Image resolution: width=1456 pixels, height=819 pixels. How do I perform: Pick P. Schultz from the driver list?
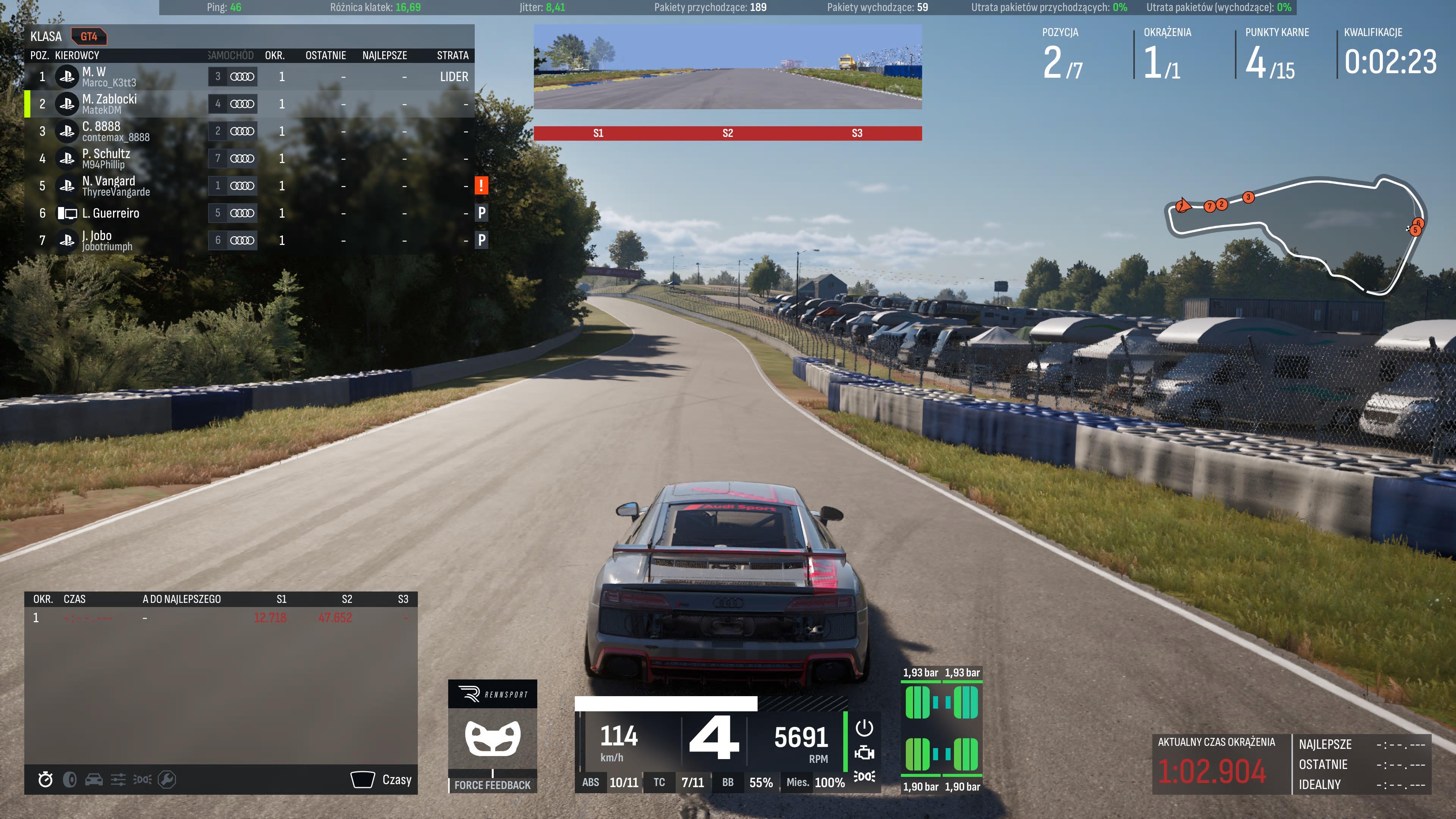[x=249, y=159]
